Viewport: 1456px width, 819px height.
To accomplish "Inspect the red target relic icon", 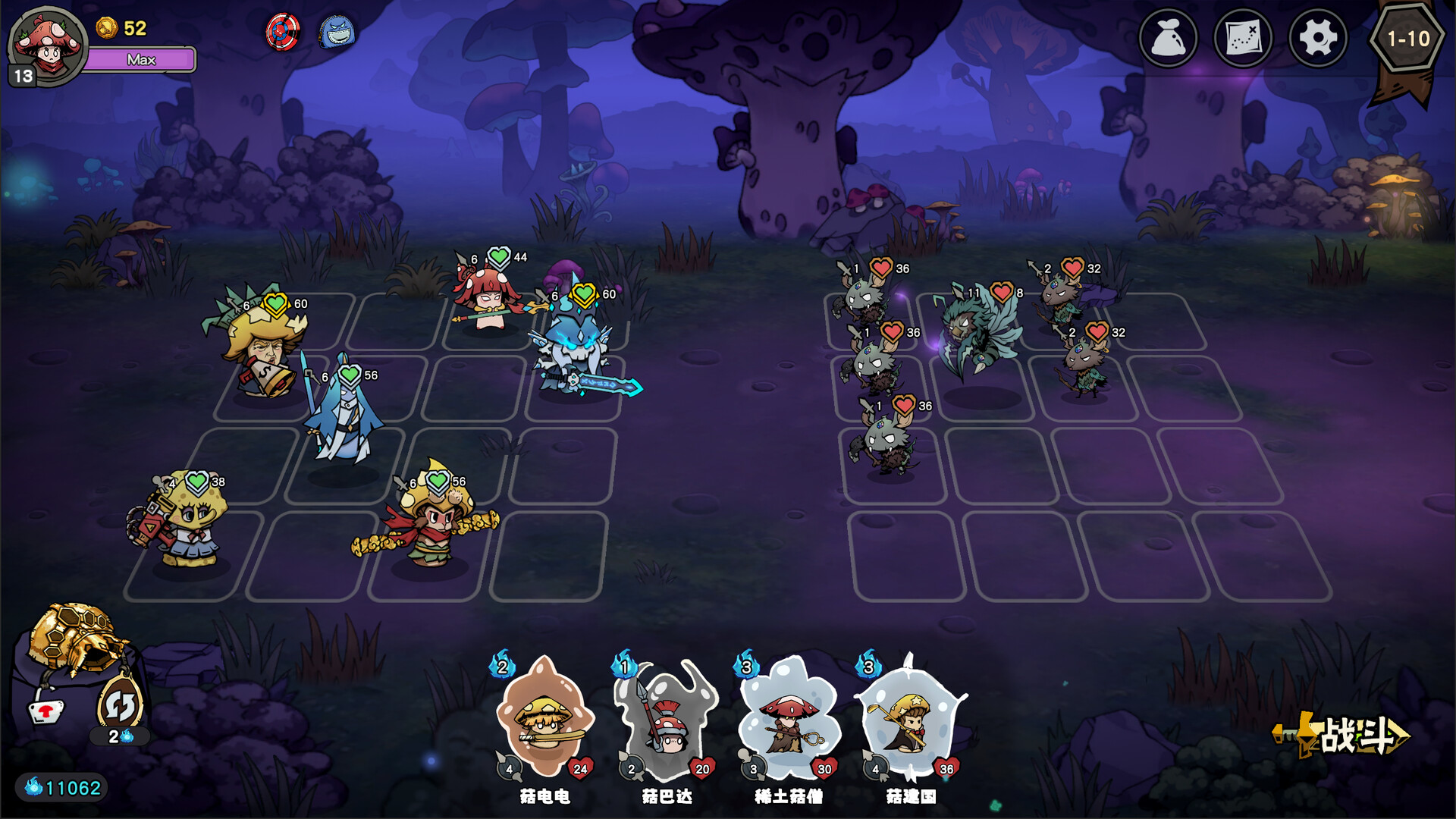I will (283, 33).
